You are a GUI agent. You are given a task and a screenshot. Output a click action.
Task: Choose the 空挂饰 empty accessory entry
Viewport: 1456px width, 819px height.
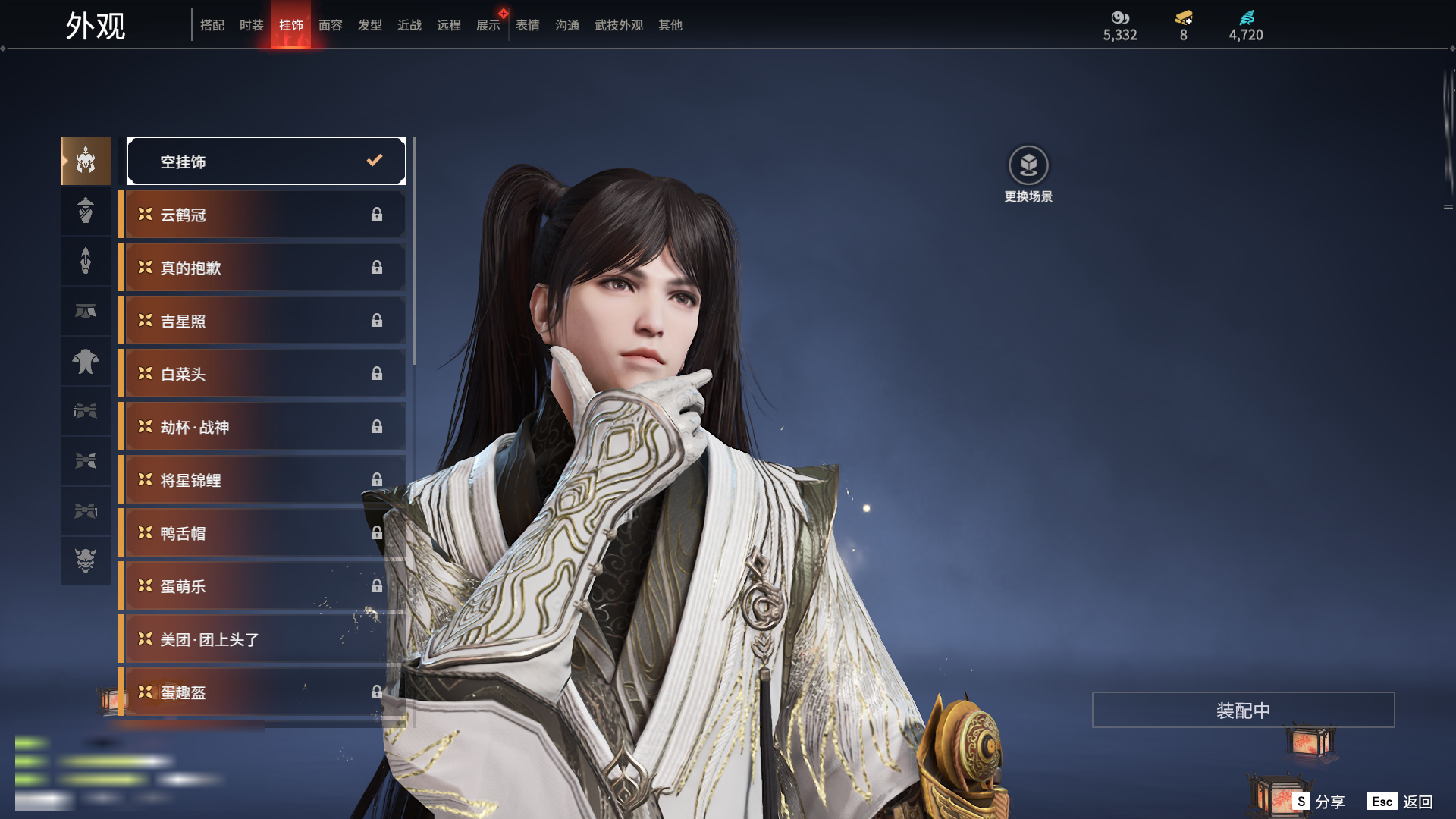pyautogui.click(x=266, y=161)
